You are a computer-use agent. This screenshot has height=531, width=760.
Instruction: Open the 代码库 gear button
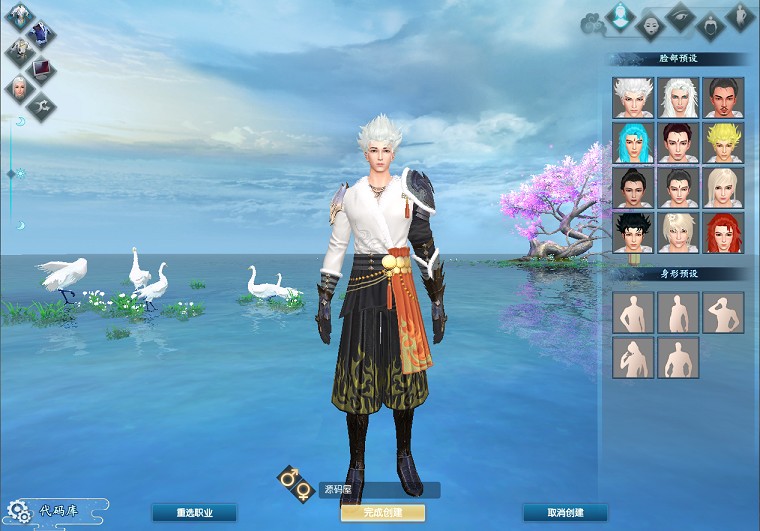point(18,512)
